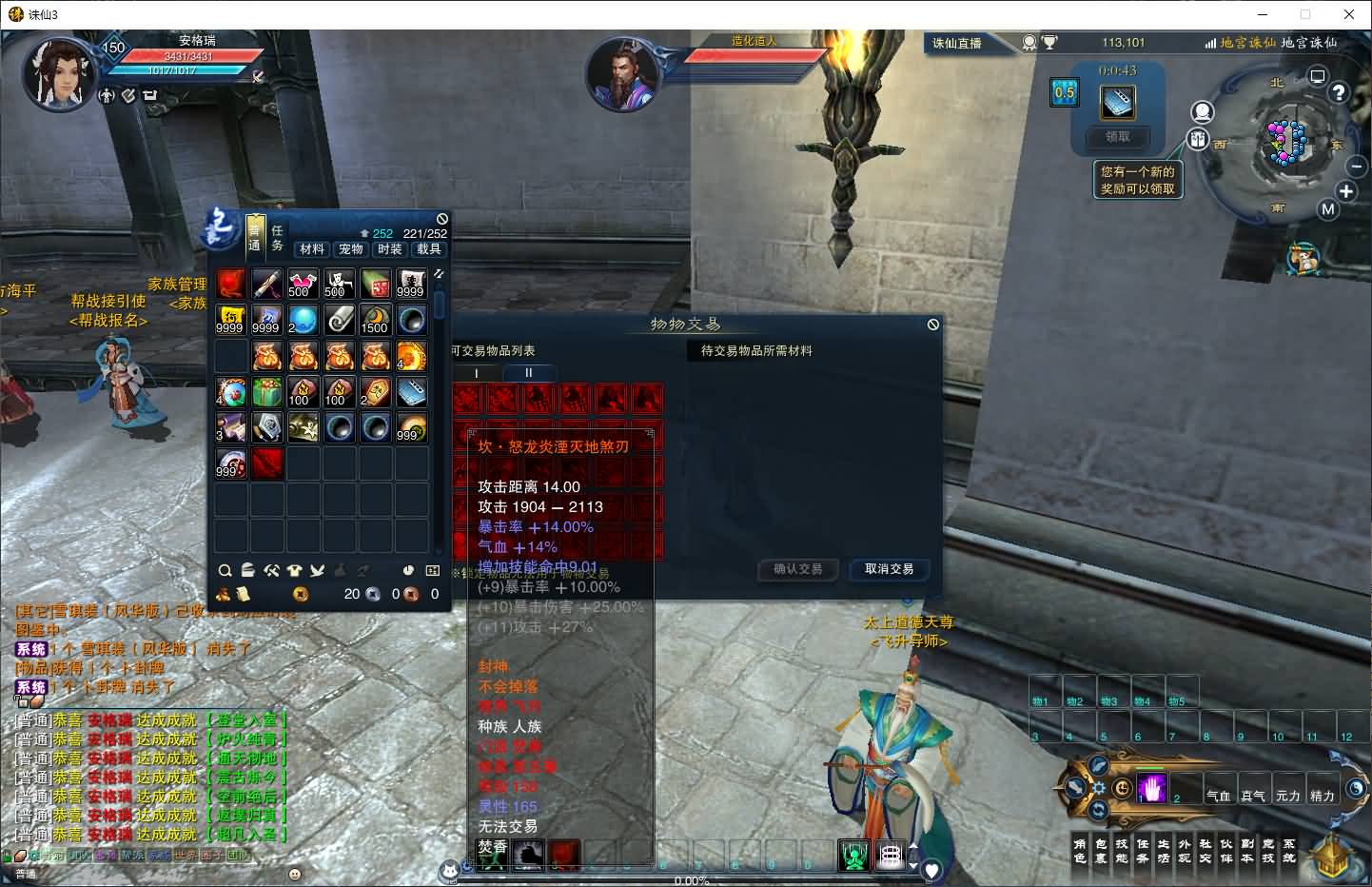Image resolution: width=1372 pixels, height=887 pixels.
Task: Select the green gift box item
Action: (266, 392)
